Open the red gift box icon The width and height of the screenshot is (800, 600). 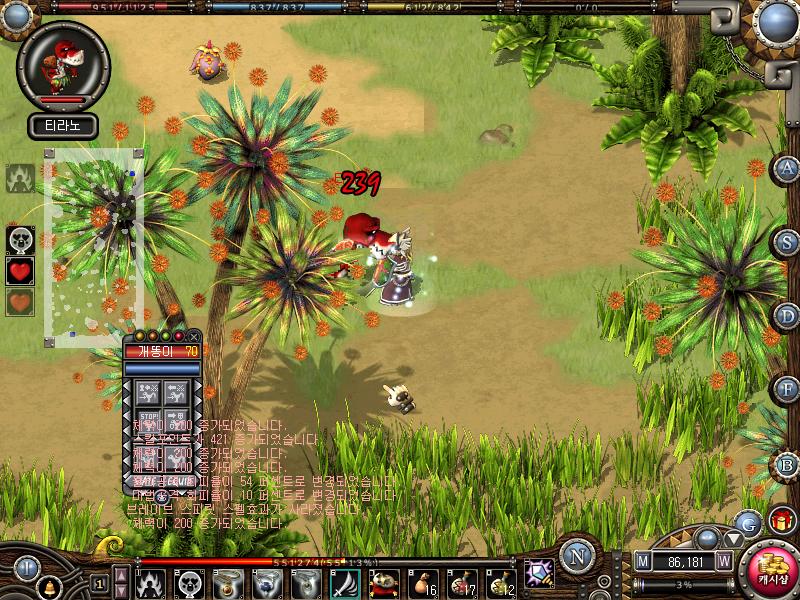point(781,520)
